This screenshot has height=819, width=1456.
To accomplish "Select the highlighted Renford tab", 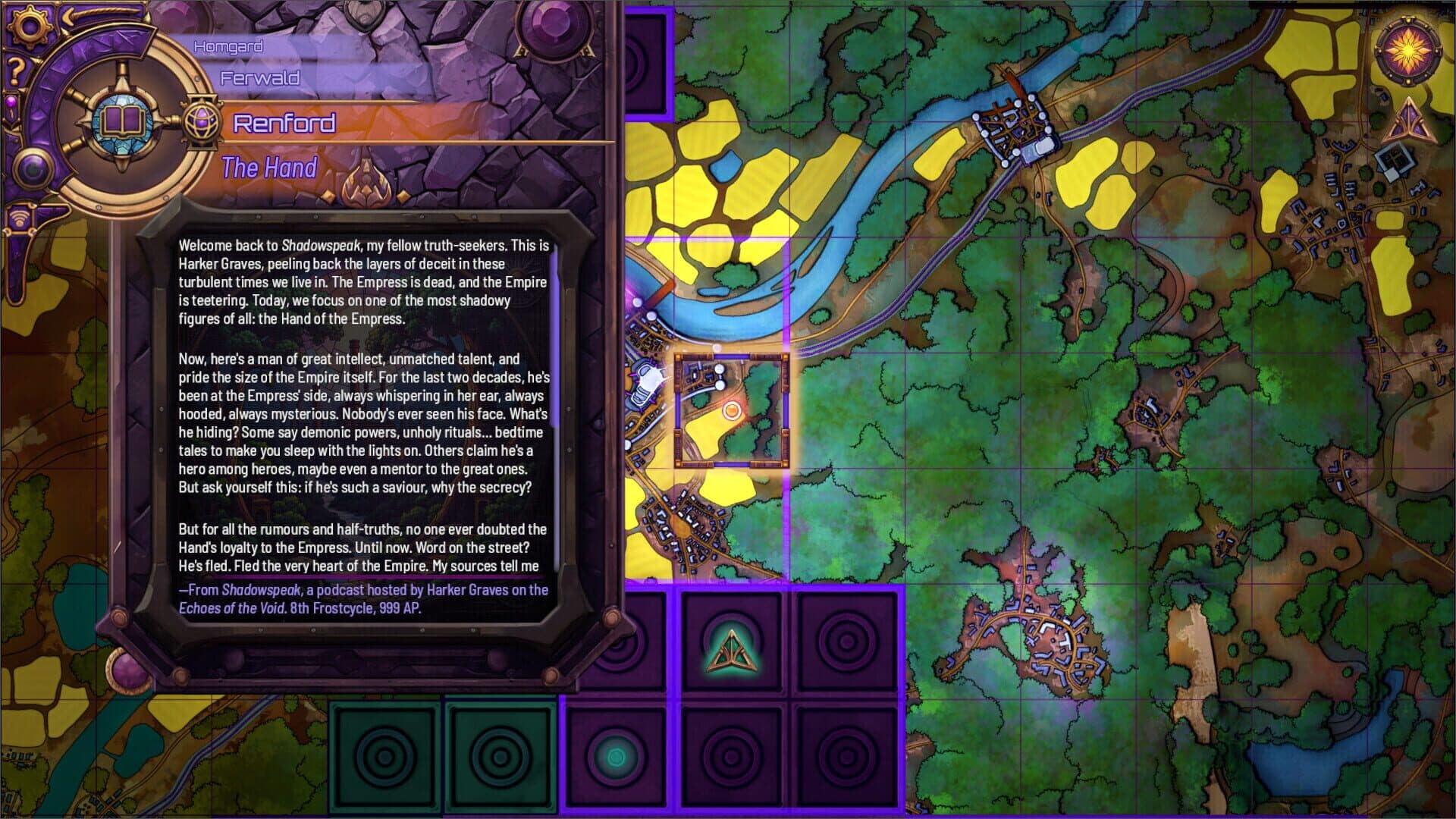I will click(284, 123).
